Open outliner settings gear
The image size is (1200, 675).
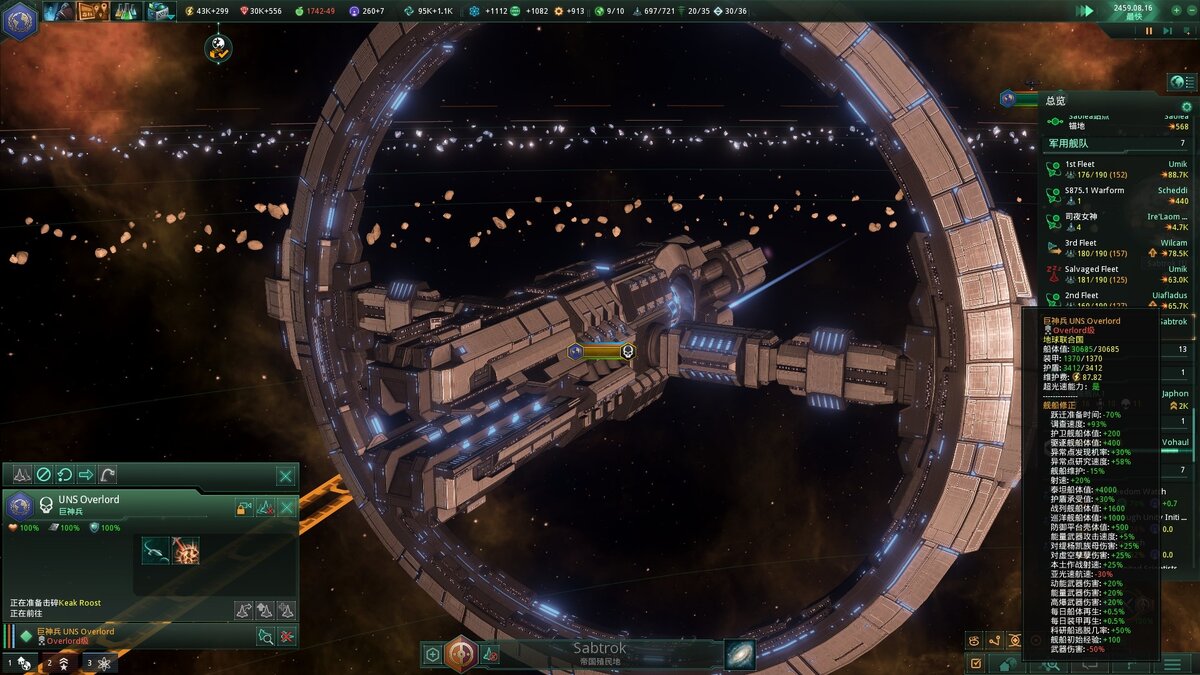(x=1187, y=106)
